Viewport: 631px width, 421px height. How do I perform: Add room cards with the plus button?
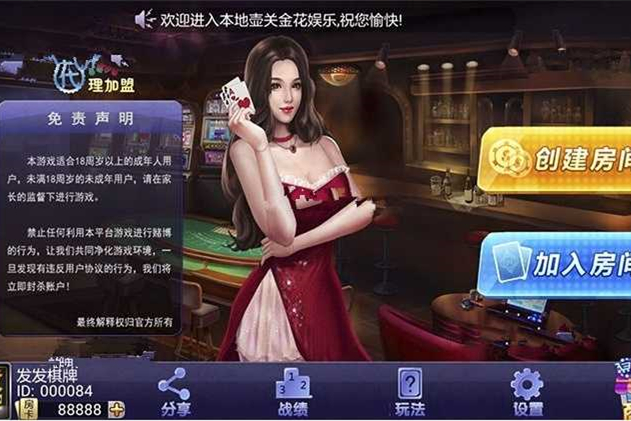(117, 409)
